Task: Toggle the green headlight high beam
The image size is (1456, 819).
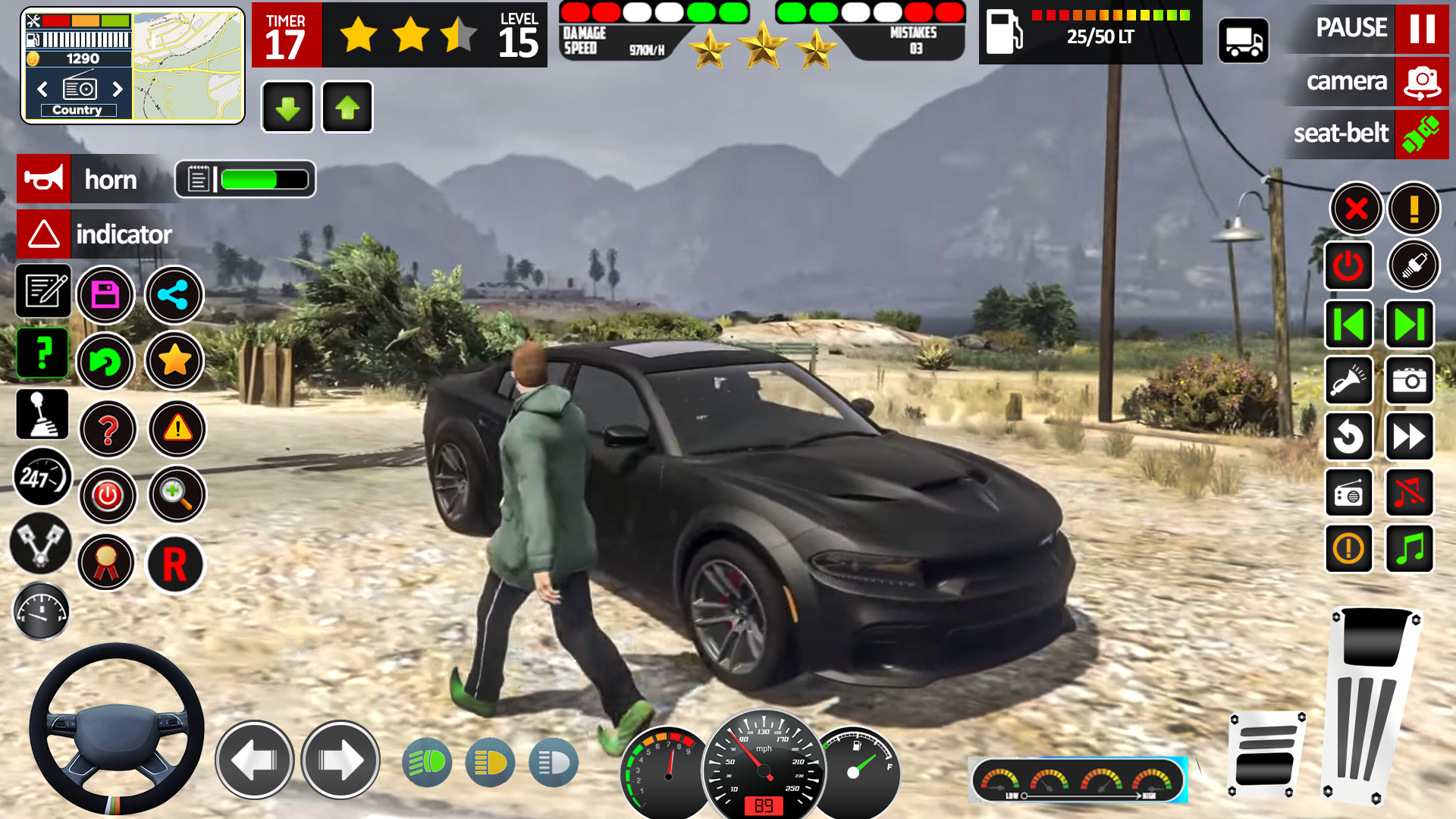Action: 427,761
